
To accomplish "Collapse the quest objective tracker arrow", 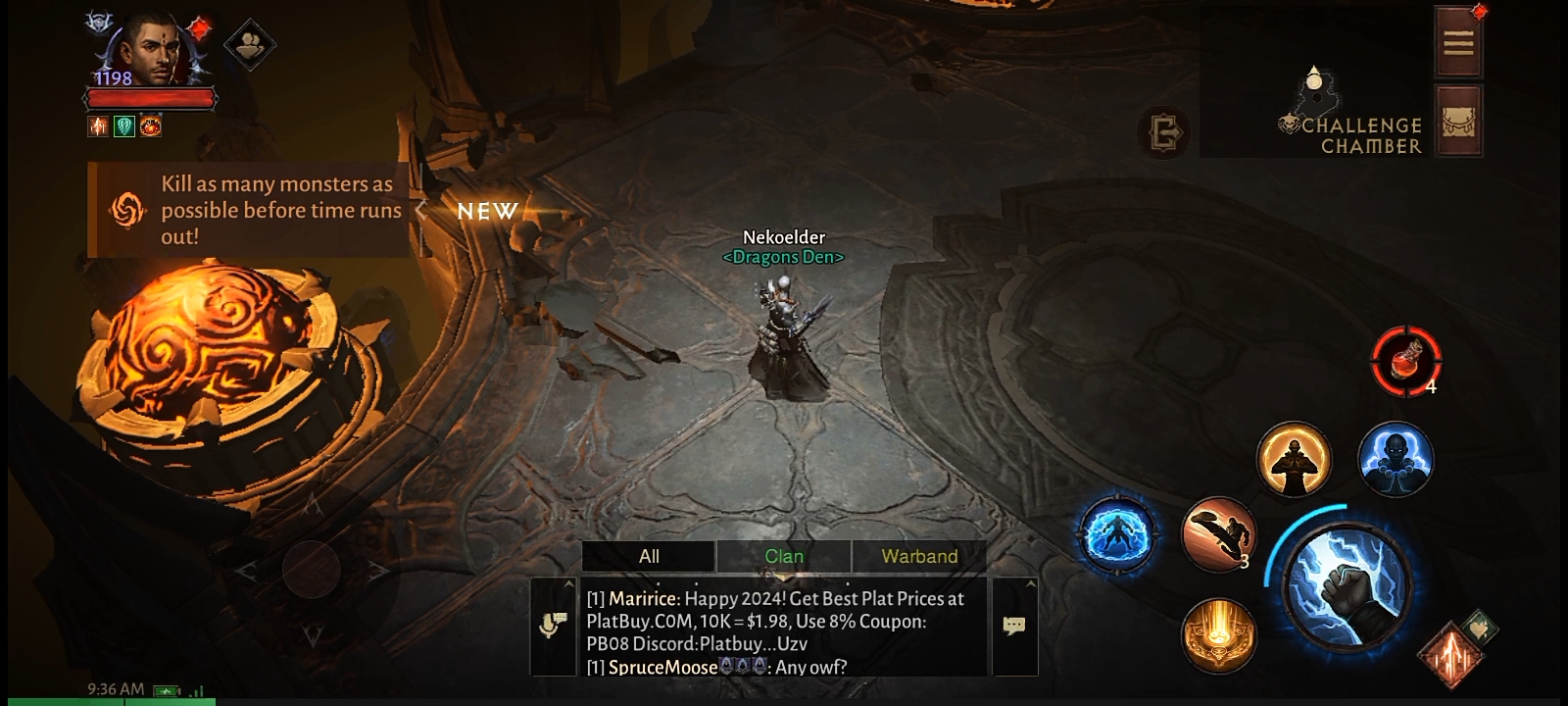I will click(x=421, y=211).
